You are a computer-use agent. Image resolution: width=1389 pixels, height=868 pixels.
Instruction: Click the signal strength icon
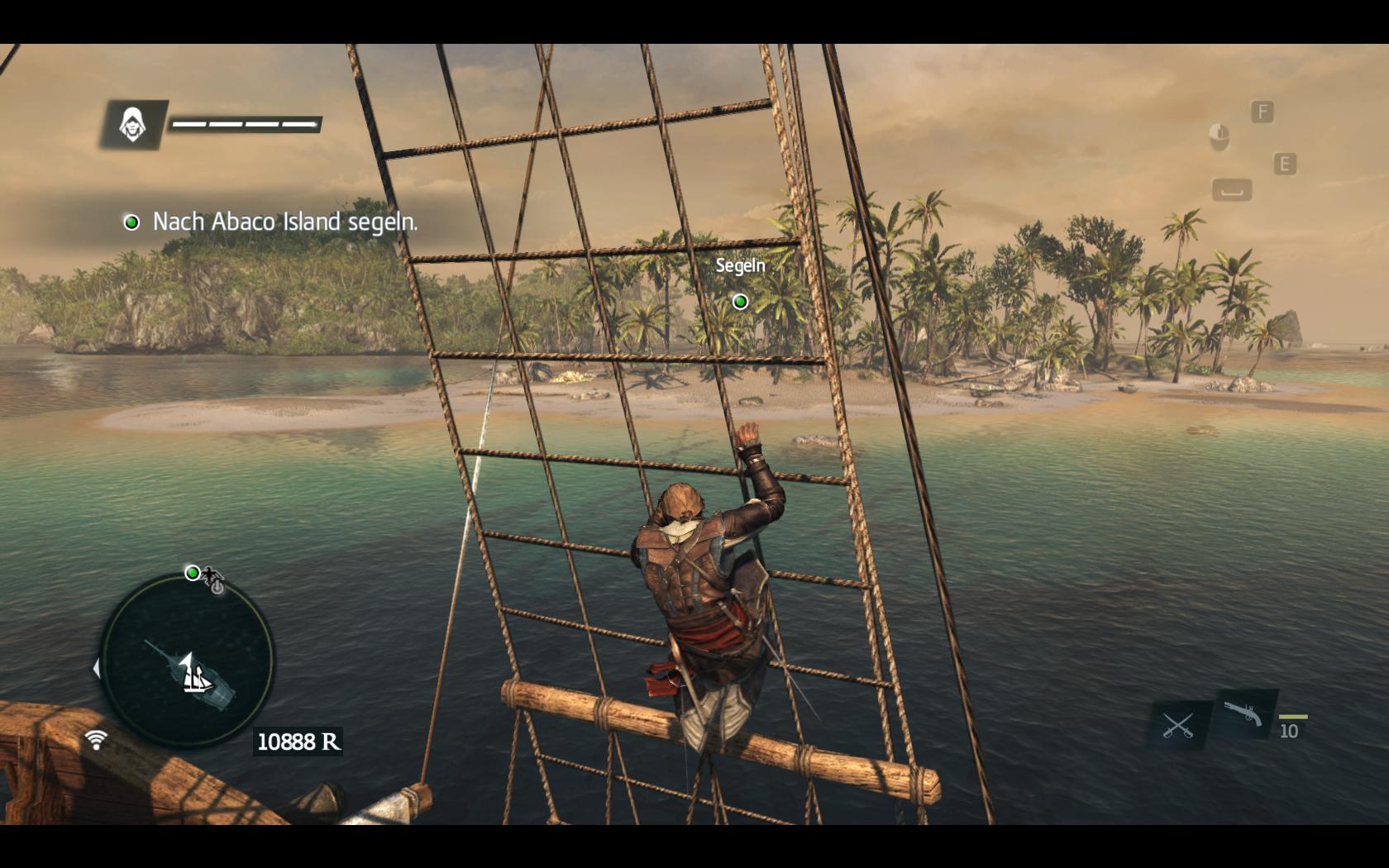pos(96,739)
